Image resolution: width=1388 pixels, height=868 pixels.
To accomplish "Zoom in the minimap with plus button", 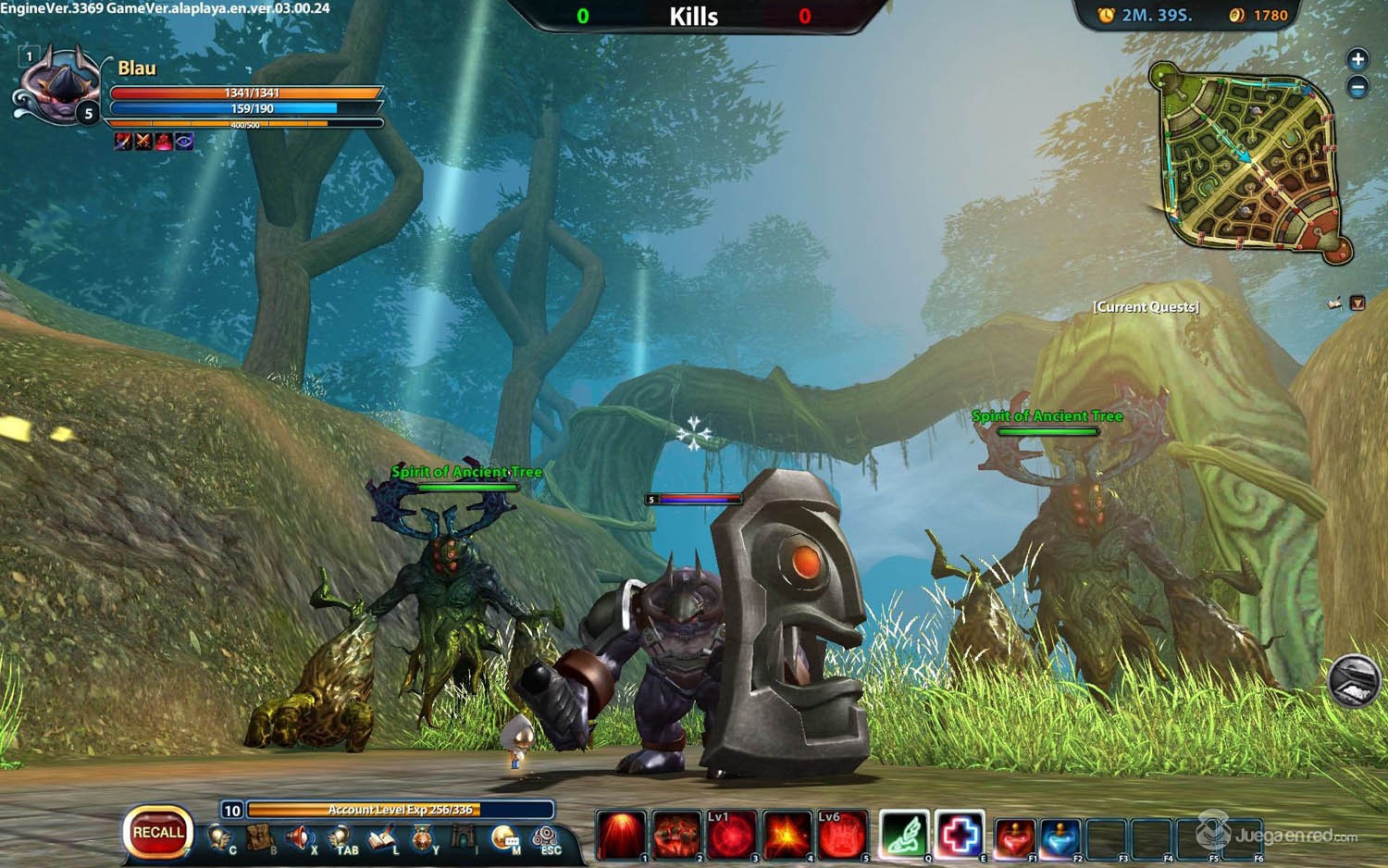I will [1357, 60].
